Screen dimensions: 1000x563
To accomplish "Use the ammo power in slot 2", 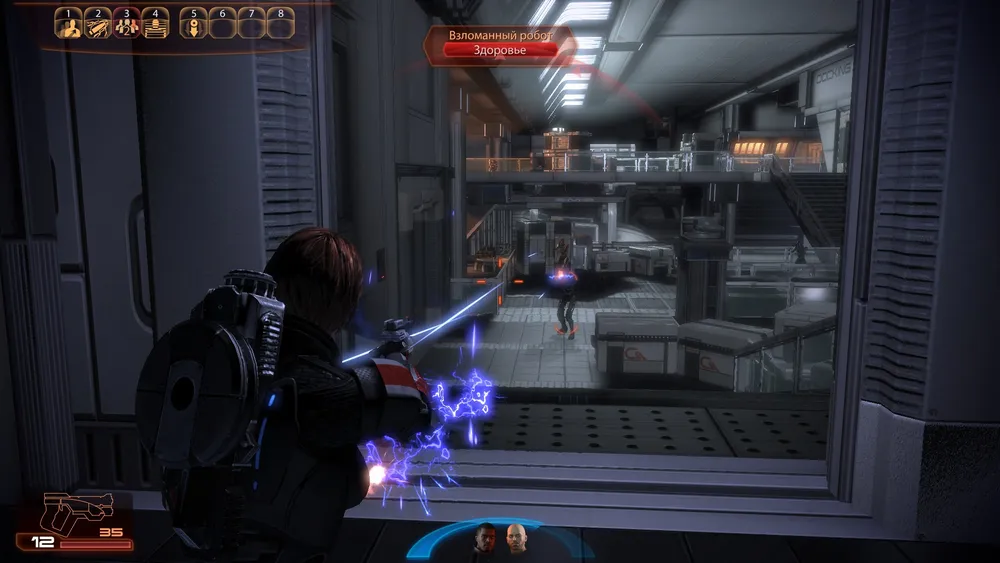I will pos(98,25).
